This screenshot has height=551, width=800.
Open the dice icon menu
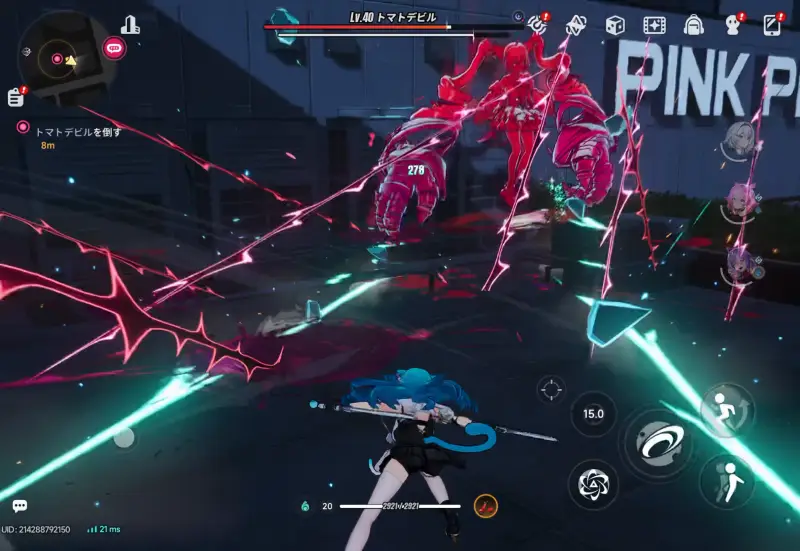pyautogui.click(x=615, y=25)
